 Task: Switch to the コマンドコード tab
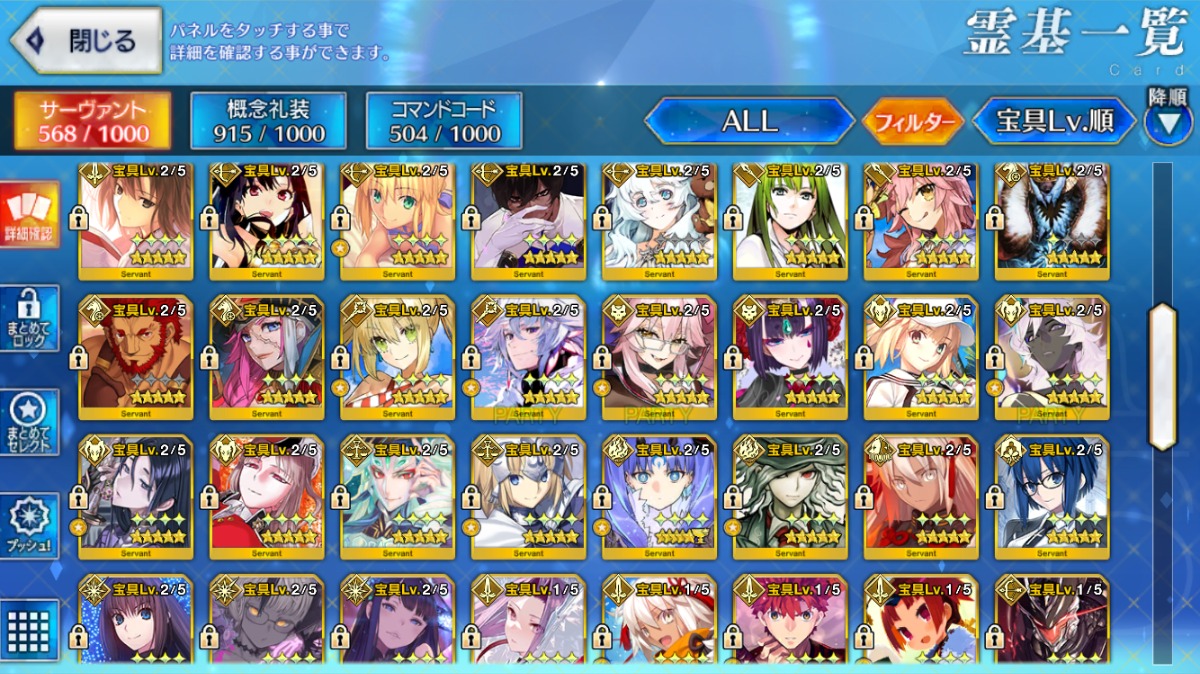coord(444,121)
